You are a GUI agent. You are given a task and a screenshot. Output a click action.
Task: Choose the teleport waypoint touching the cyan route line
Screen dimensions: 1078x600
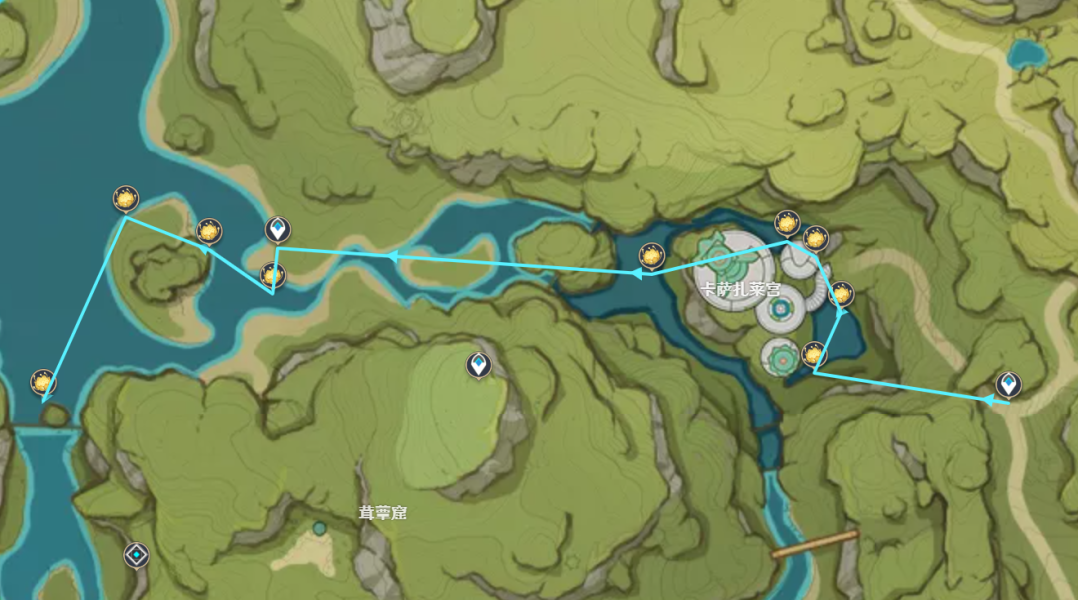(279, 230)
